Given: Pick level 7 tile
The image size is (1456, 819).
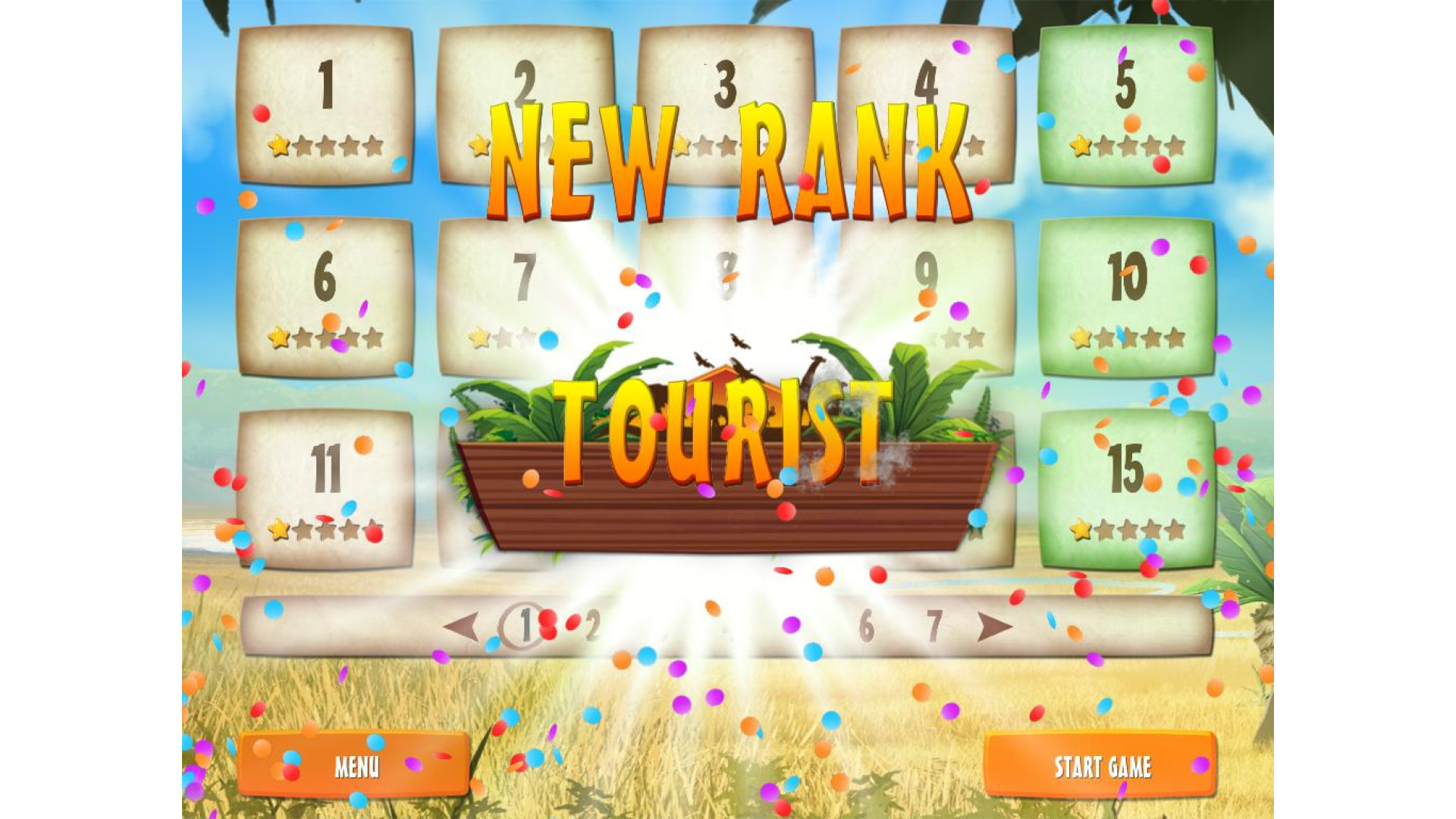Looking at the screenshot, I should pyautogui.click(x=525, y=297).
